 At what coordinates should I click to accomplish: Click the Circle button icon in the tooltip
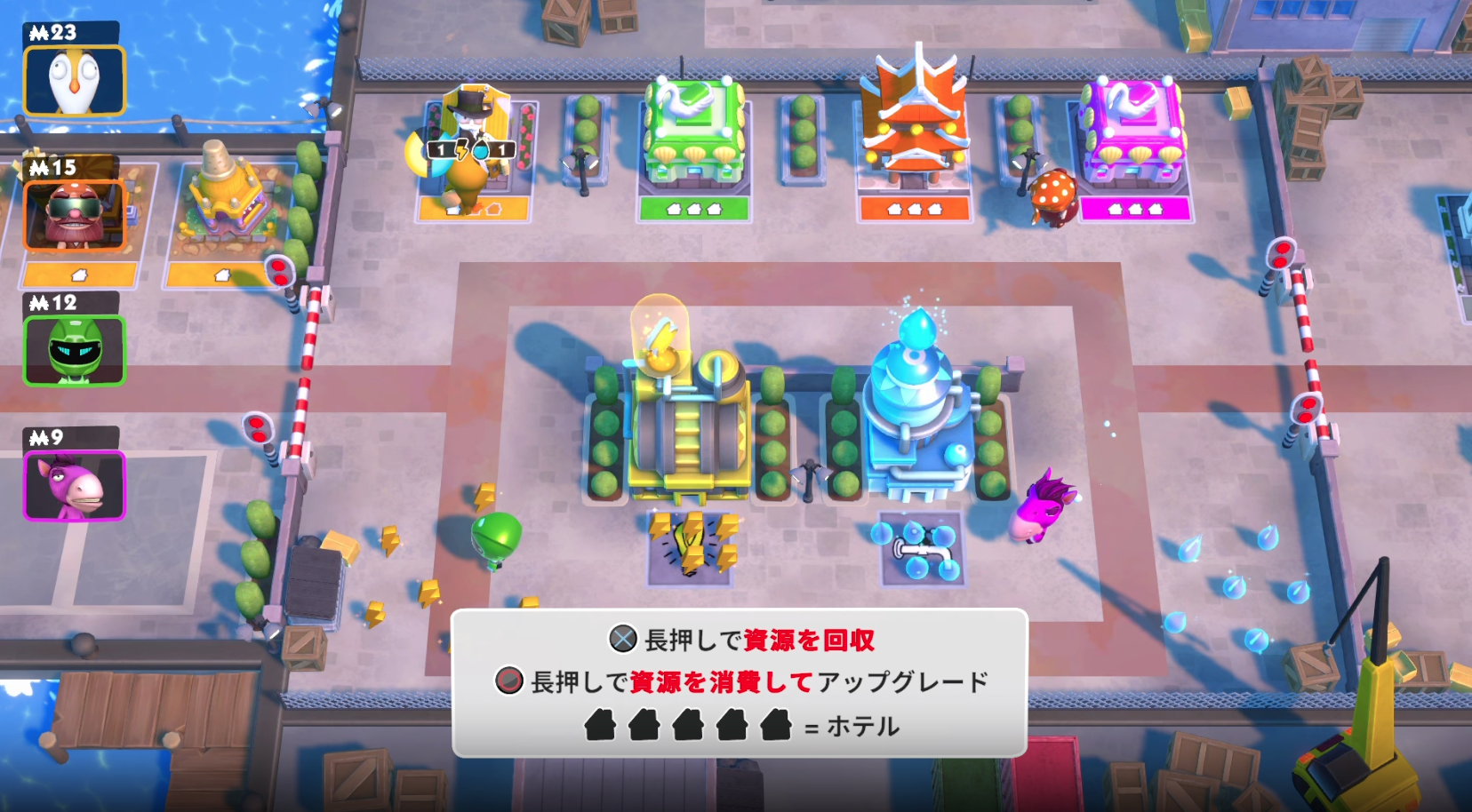[x=508, y=681]
